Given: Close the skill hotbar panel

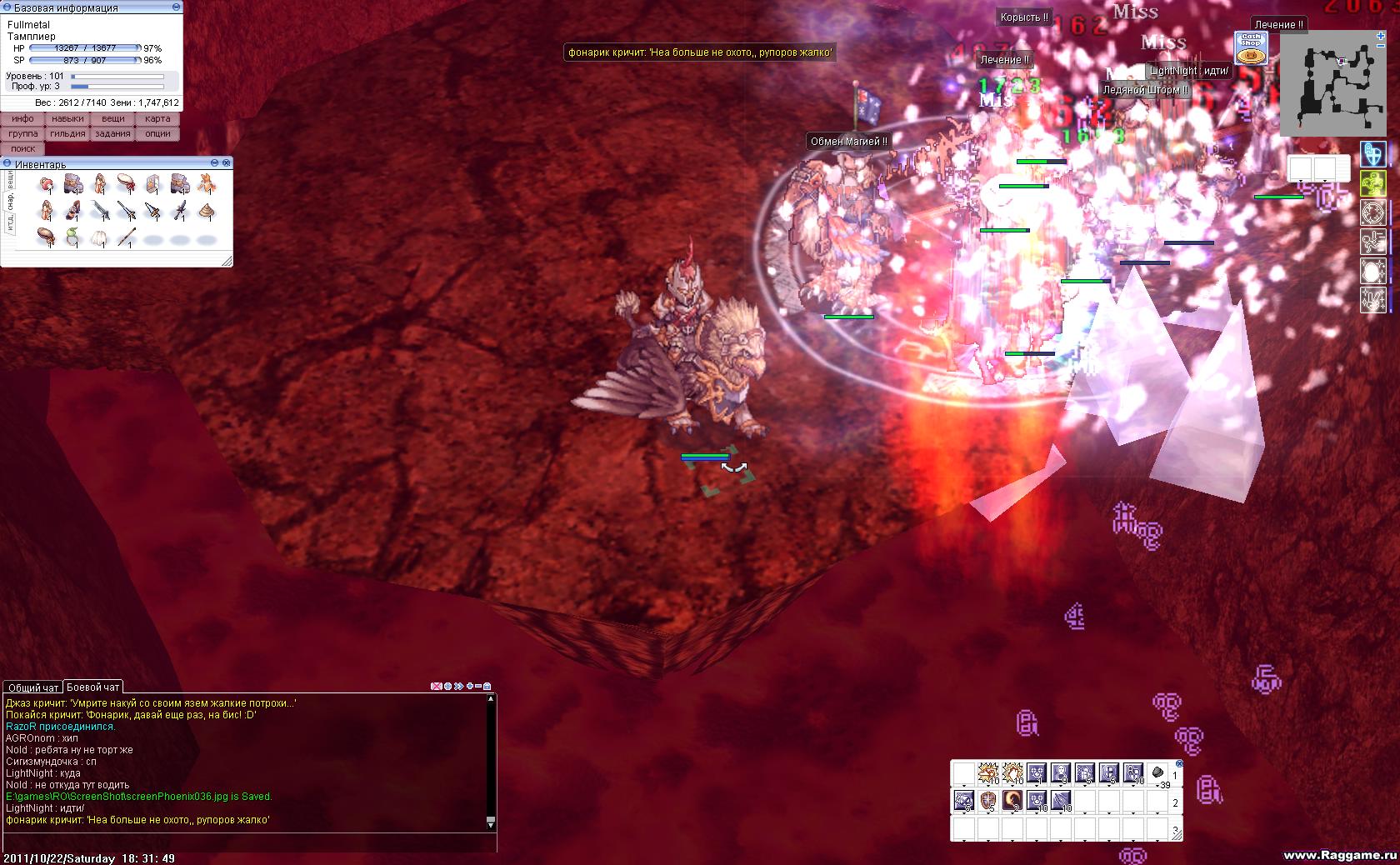Looking at the screenshot, I should point(1179,763).
